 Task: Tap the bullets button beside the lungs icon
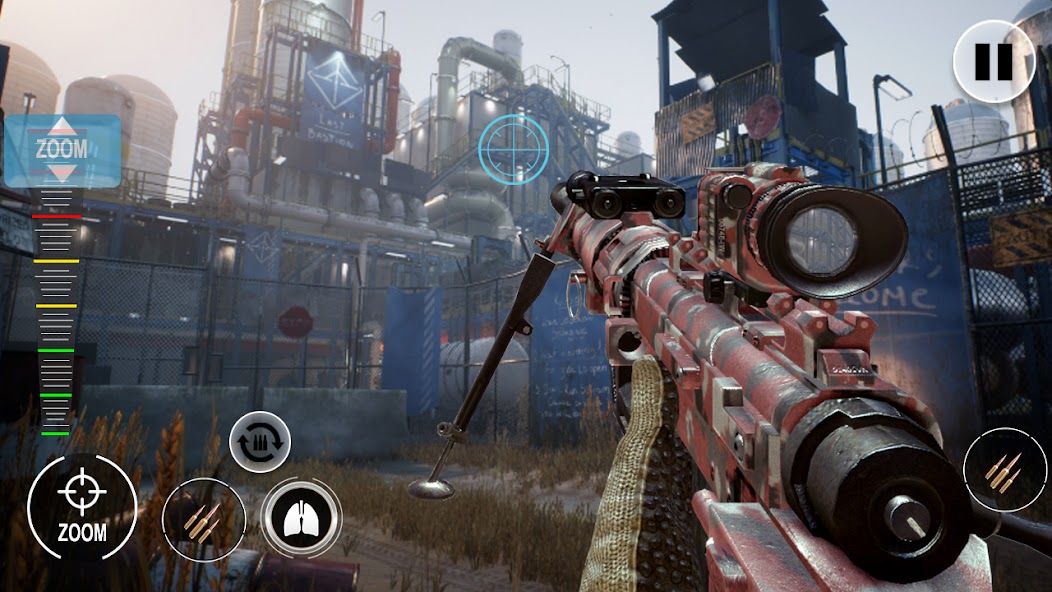pos(204,519)
